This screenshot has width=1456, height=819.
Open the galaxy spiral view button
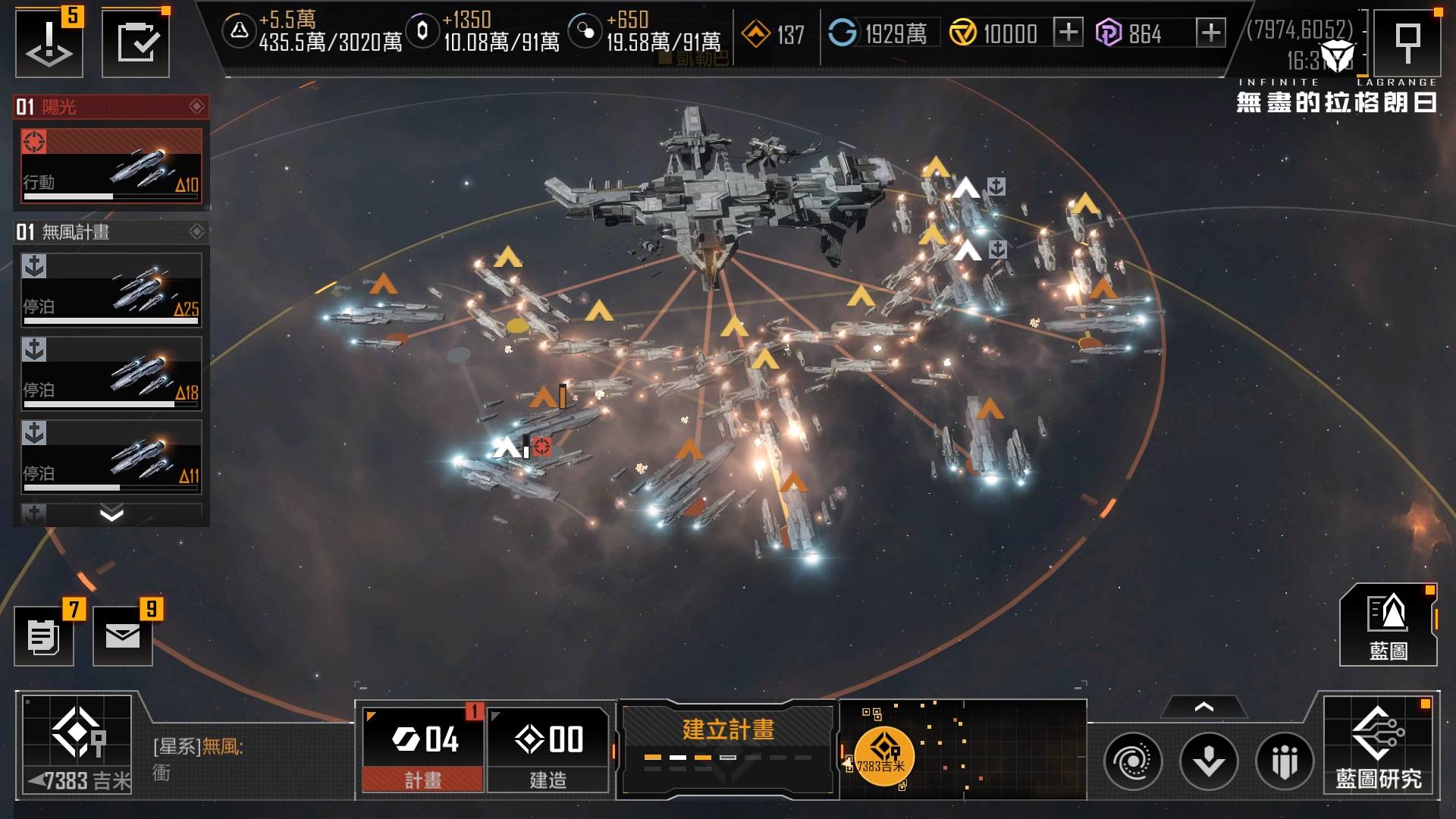[x=1133, y=761]
